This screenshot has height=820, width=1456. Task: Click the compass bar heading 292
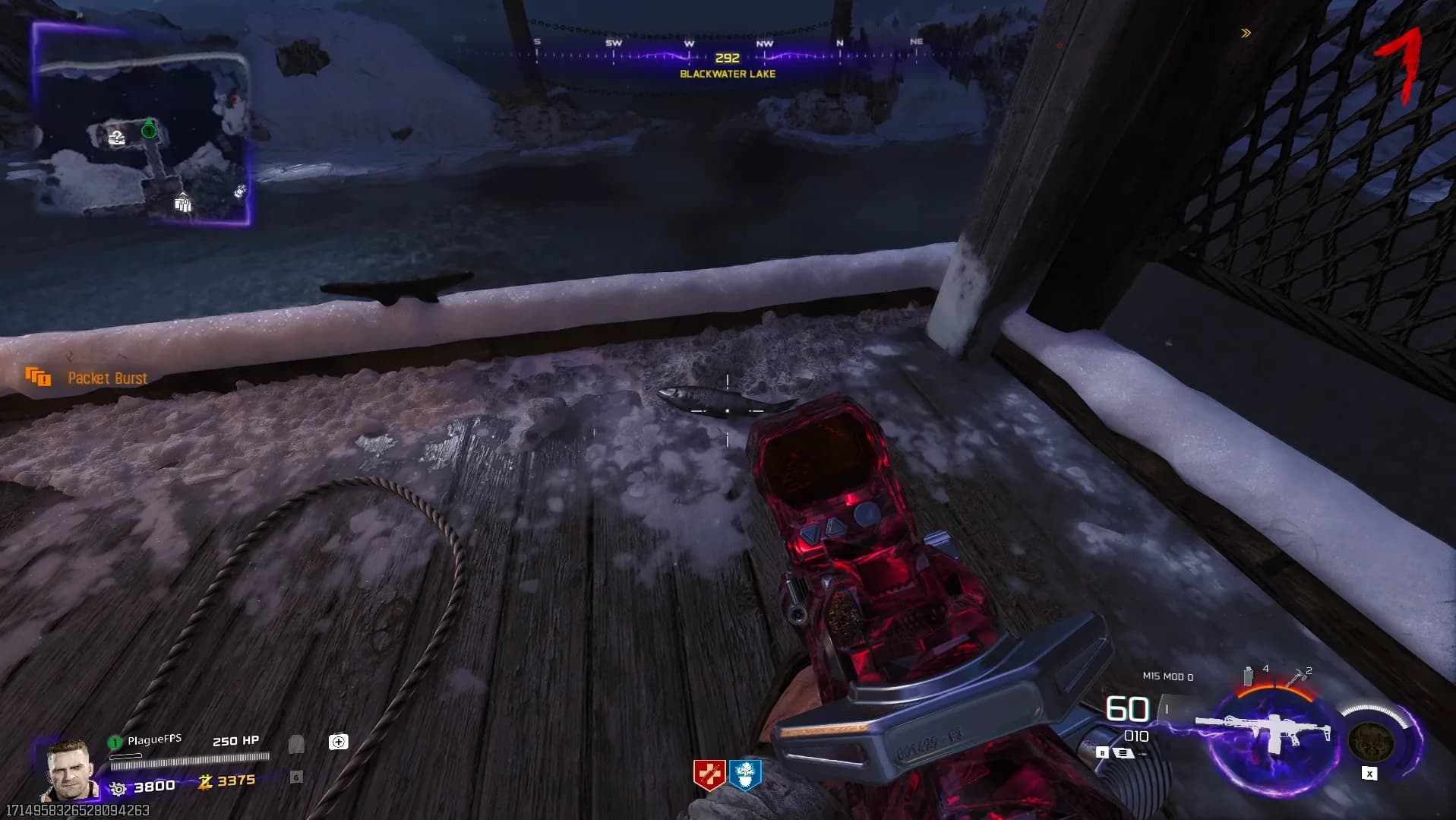[727, 58]
